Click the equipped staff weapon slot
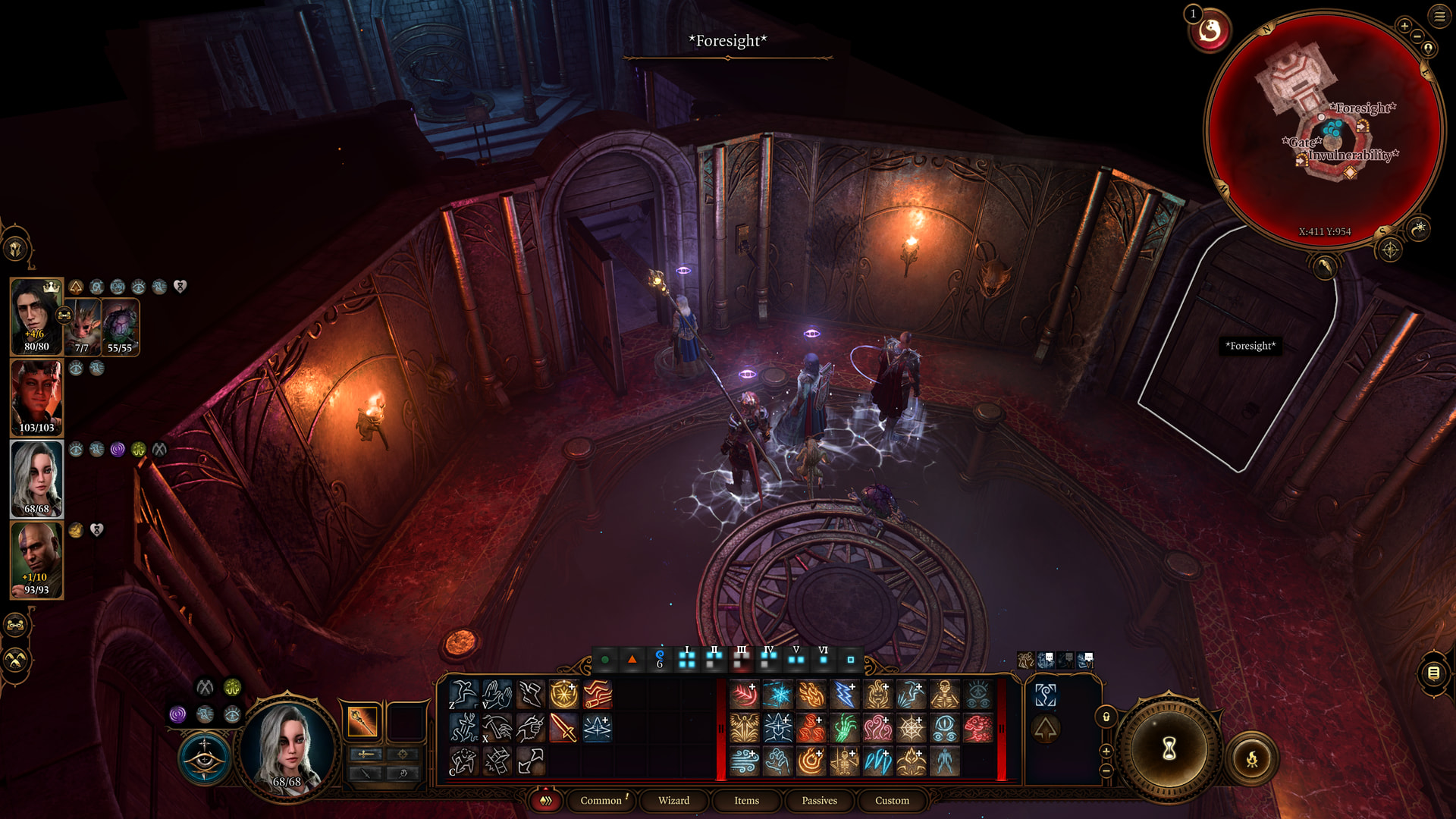Viewport: 1456px width, 819px height. pyautogui.click(x=362, y=721)
